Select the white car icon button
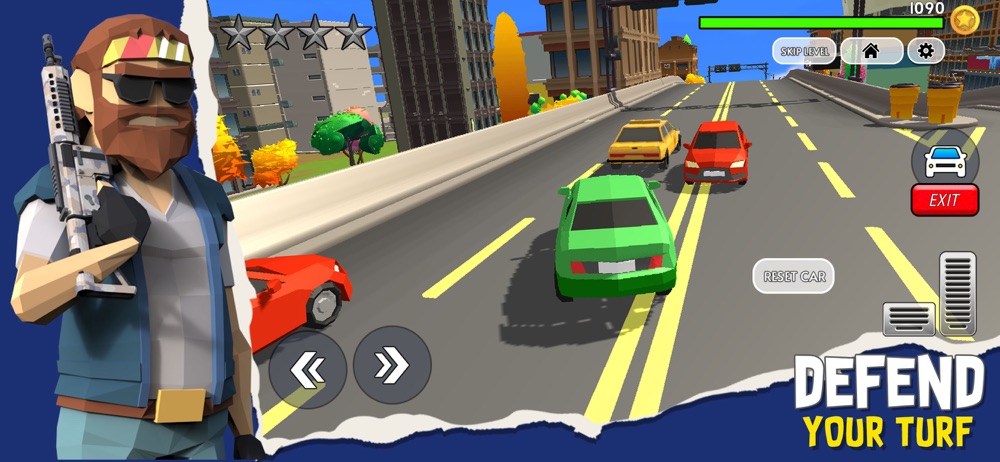The height and width of the screenshot is (462, 1000). coord(944,158)
